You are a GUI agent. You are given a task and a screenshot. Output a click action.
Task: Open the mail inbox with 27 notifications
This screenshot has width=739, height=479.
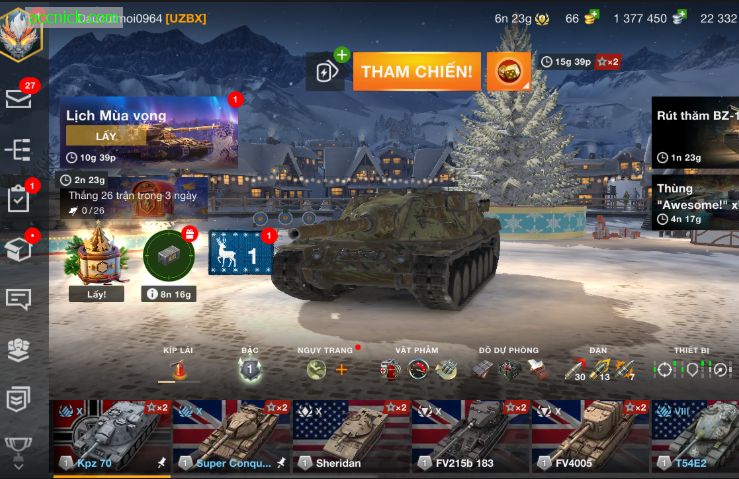point(19,98)
